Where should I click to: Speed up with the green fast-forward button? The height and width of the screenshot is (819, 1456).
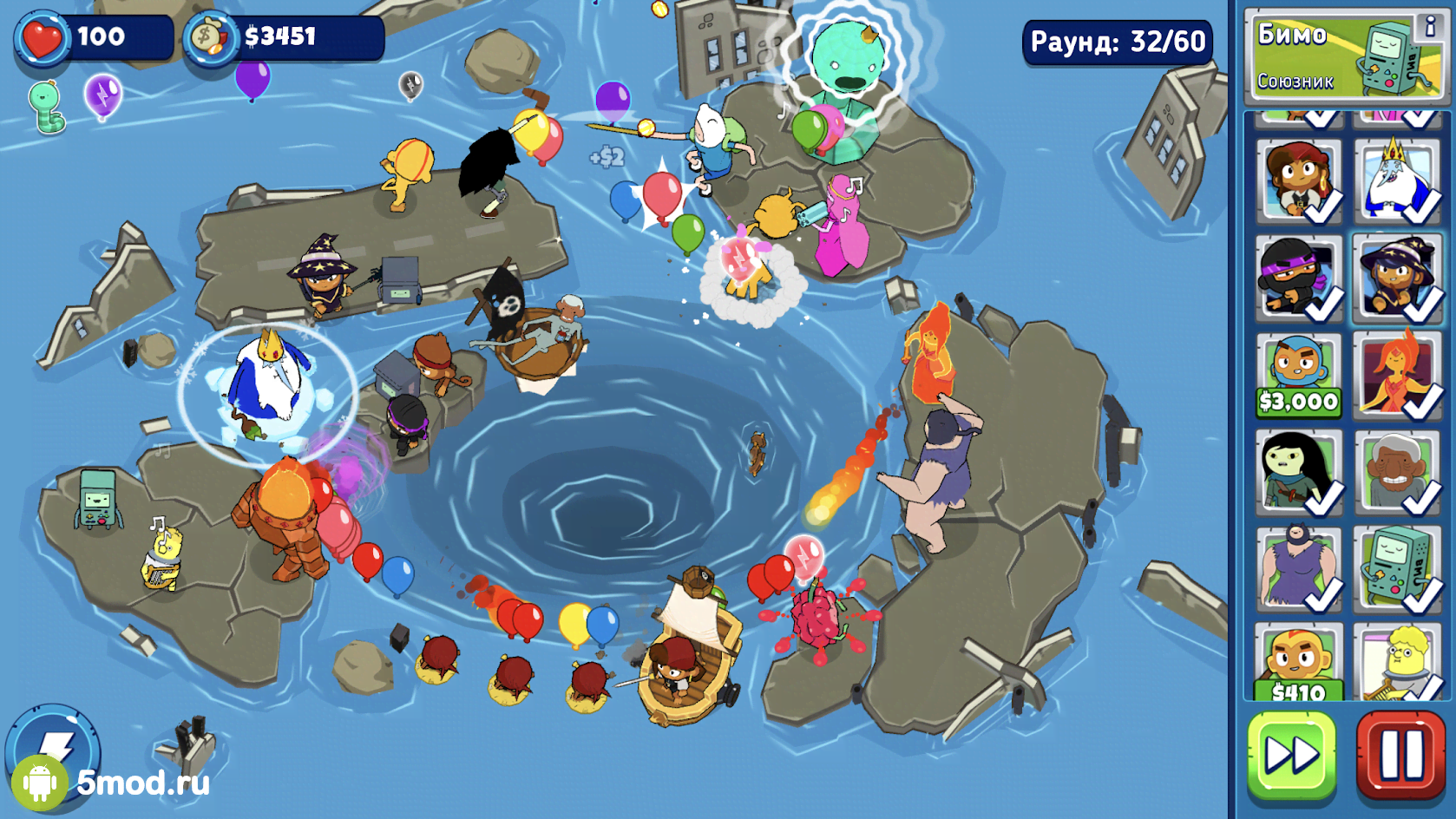tap(1291, 754)
